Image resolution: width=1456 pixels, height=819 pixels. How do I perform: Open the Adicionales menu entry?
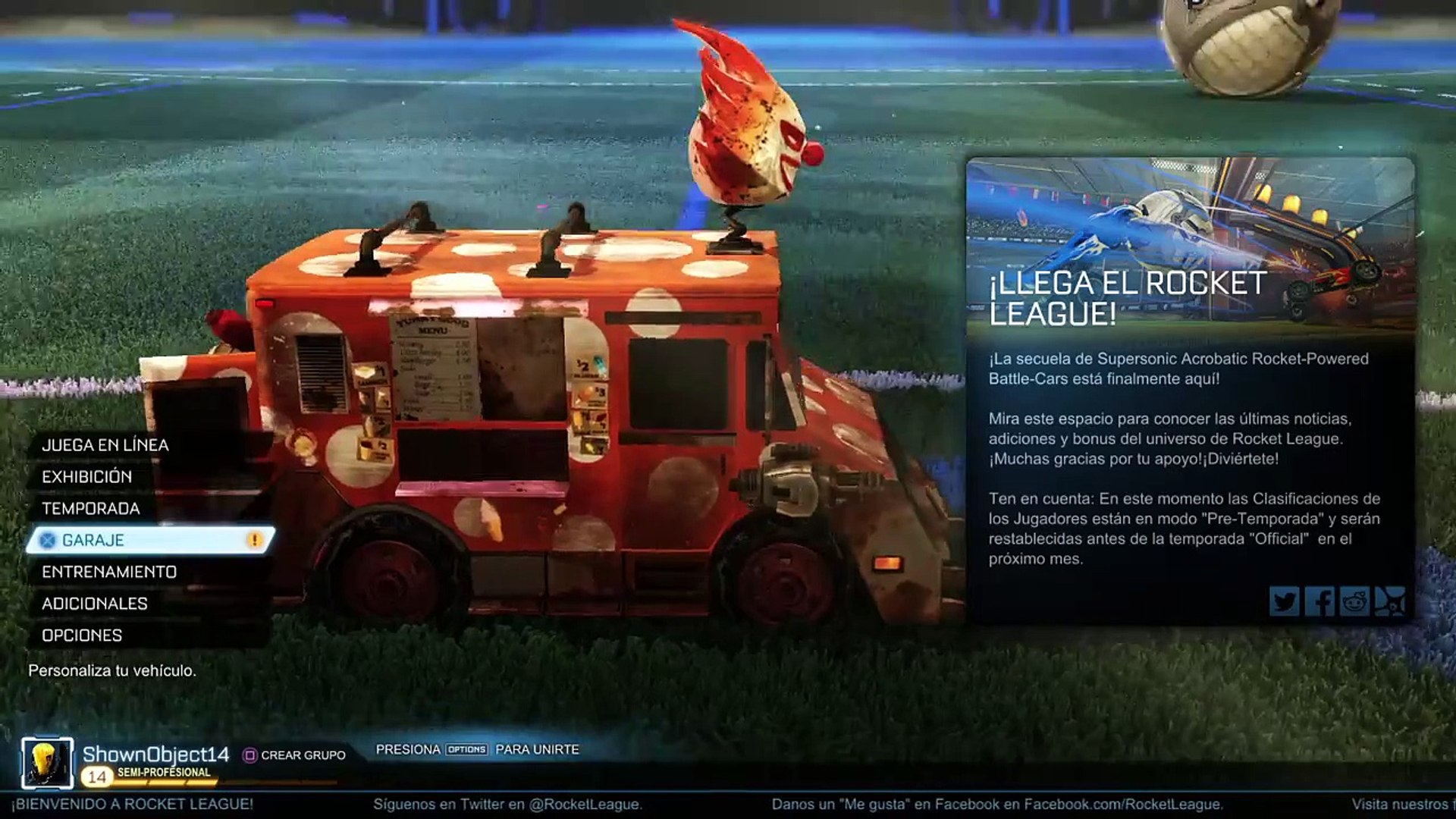[x=95, y=604]
